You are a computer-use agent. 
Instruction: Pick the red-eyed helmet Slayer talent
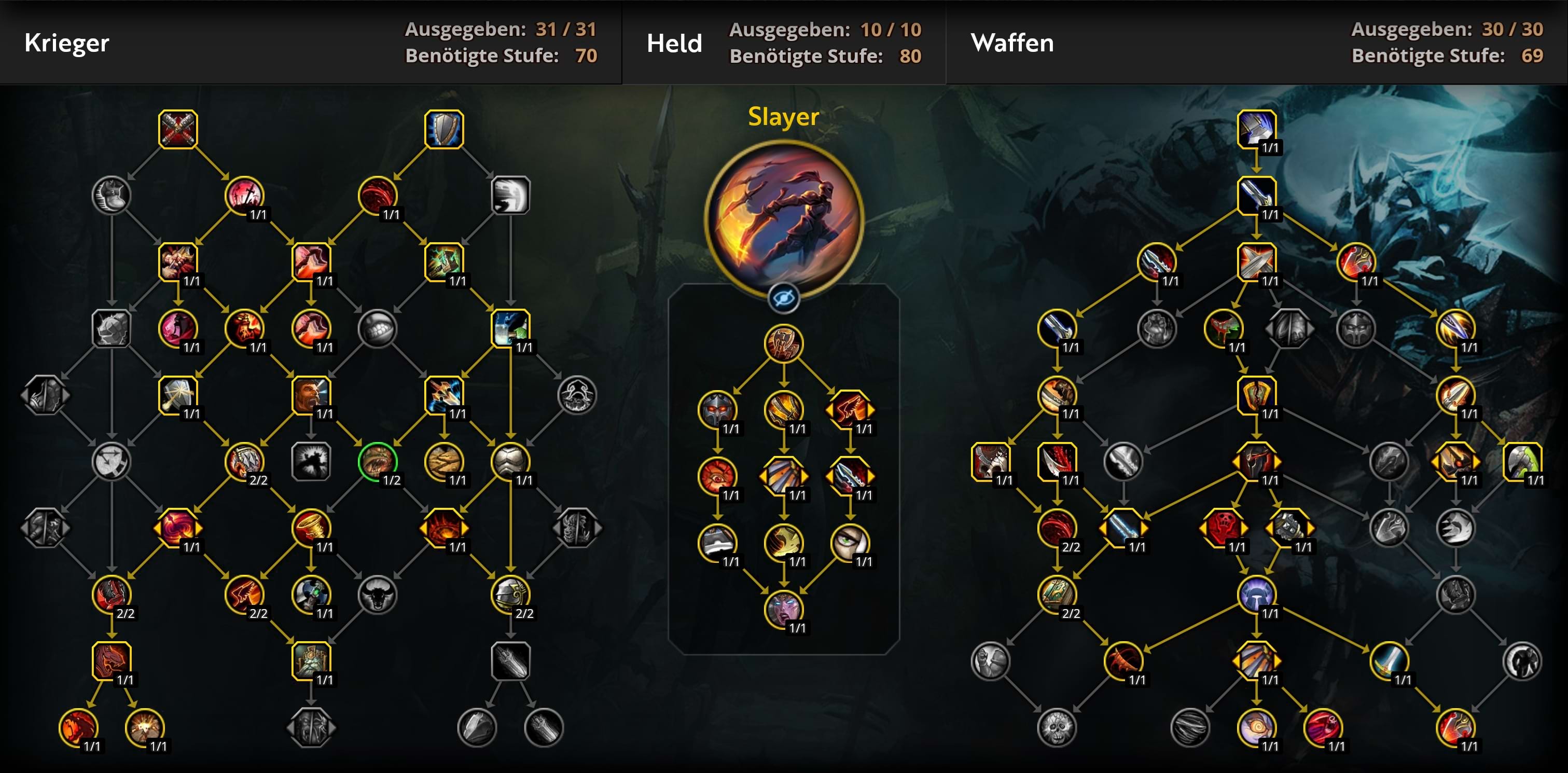[x=717, y=410]
